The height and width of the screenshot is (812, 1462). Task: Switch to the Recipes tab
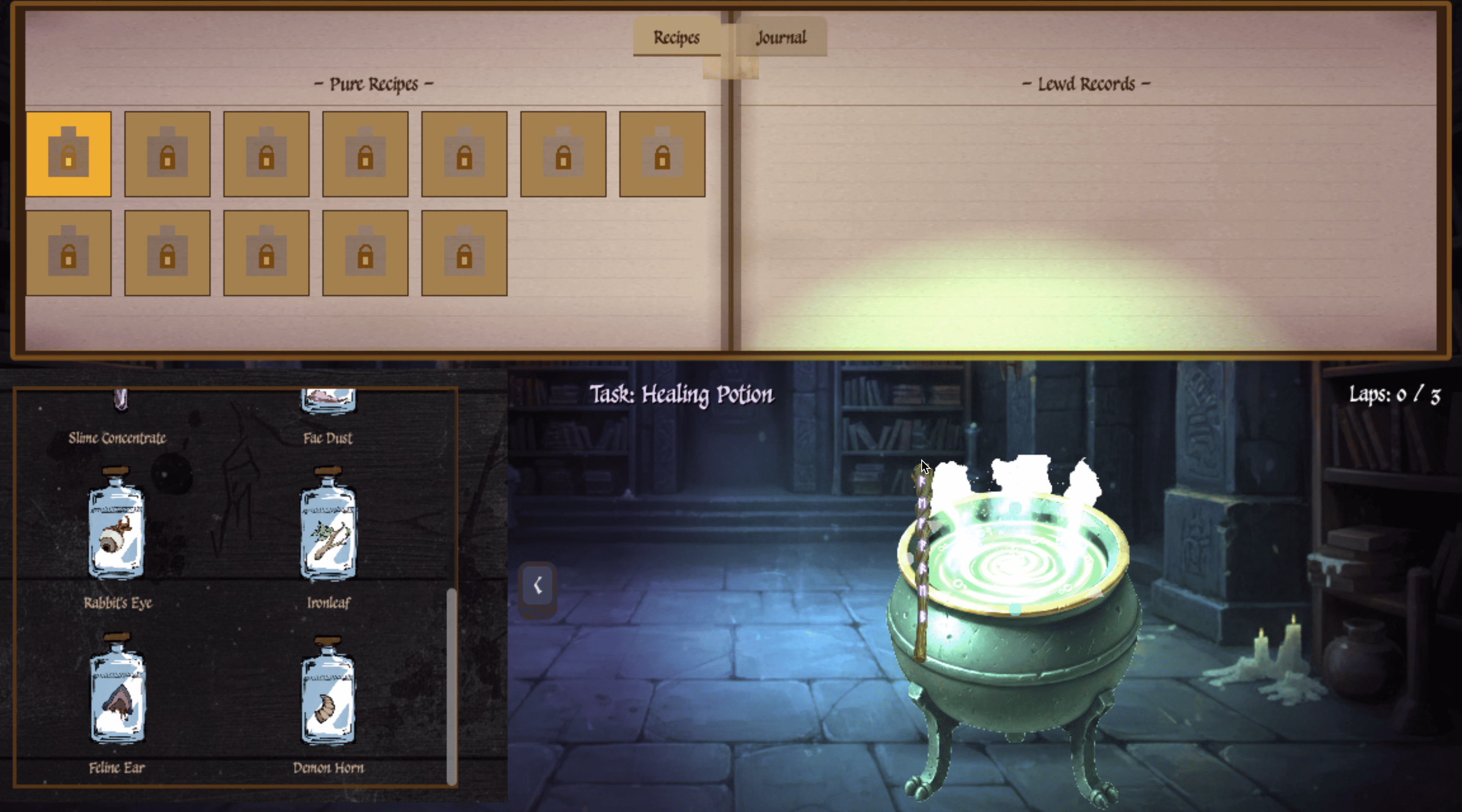coord(676,38)
